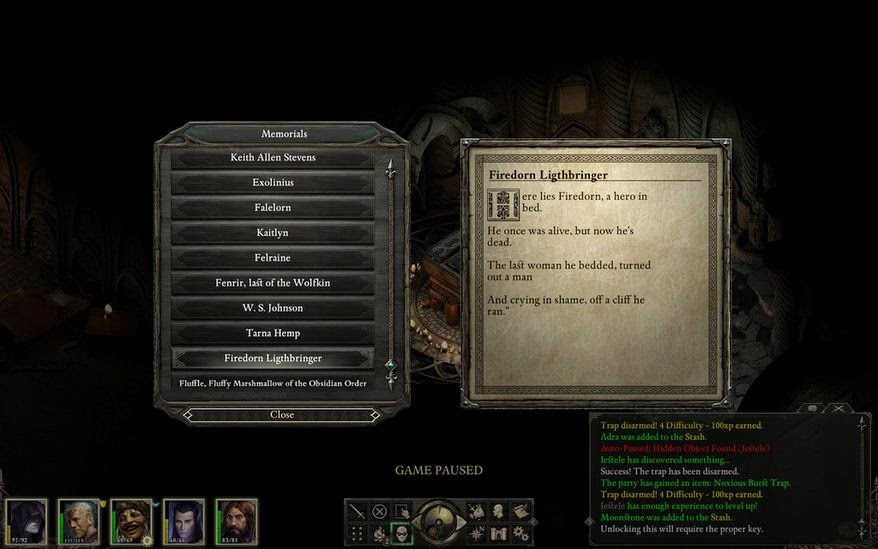The width and height of the screenshot is (878, 549).
Task: Select the blond-haired party member portrait
Action: point(79,522)
